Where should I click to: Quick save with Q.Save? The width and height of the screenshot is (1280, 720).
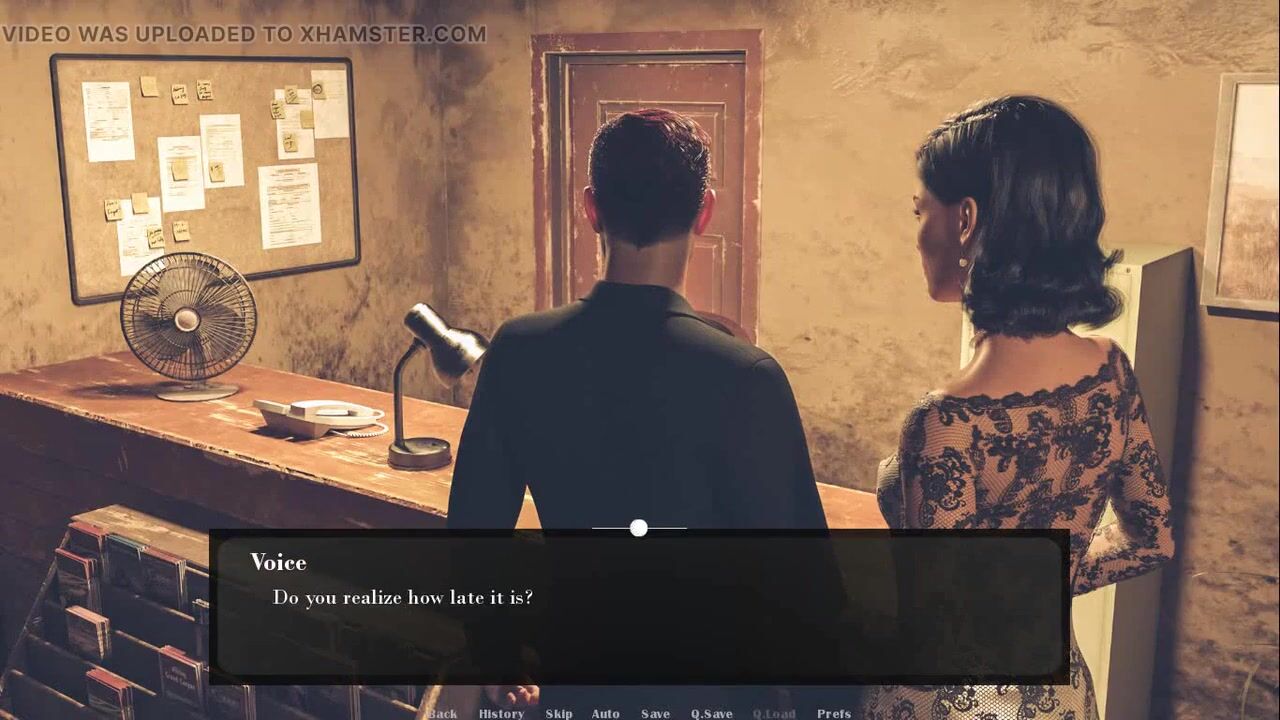pos(711,713)
